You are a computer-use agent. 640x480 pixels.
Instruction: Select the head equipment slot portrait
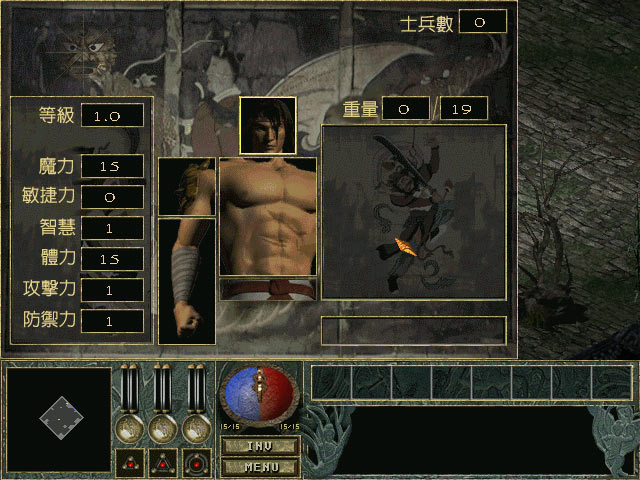click(267, 125)
